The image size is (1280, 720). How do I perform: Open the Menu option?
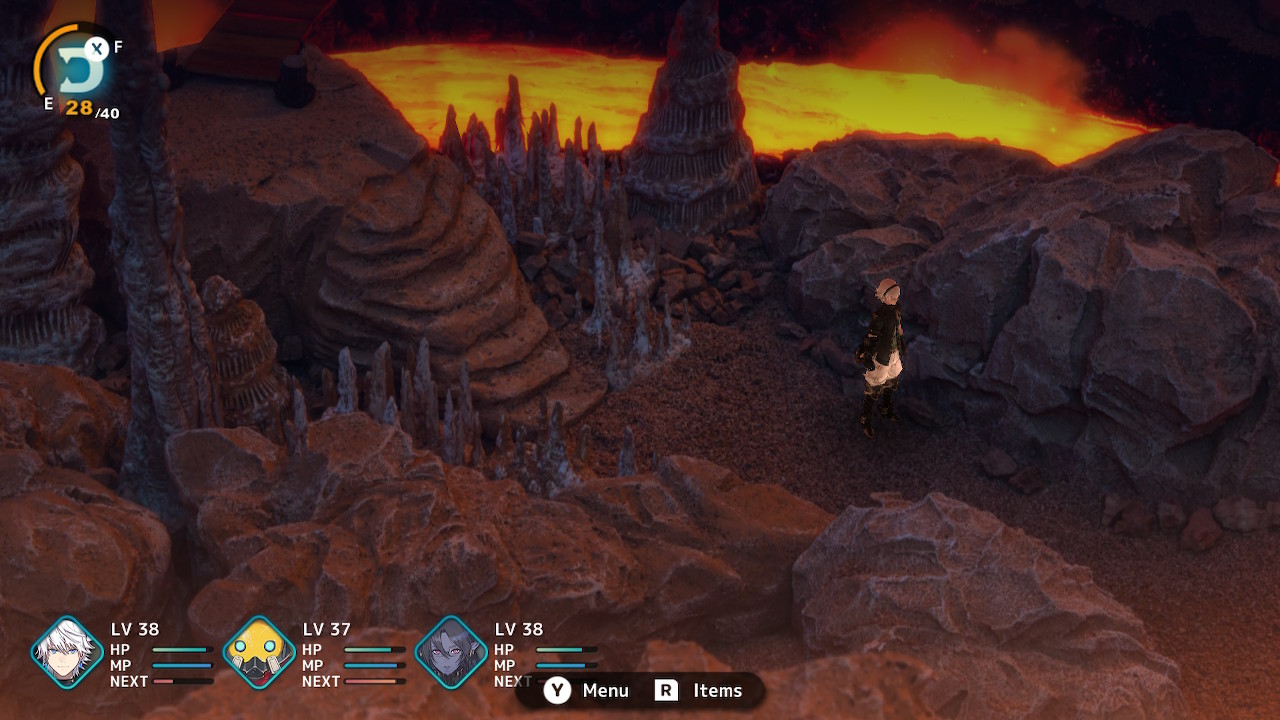(x=587, y=691)
